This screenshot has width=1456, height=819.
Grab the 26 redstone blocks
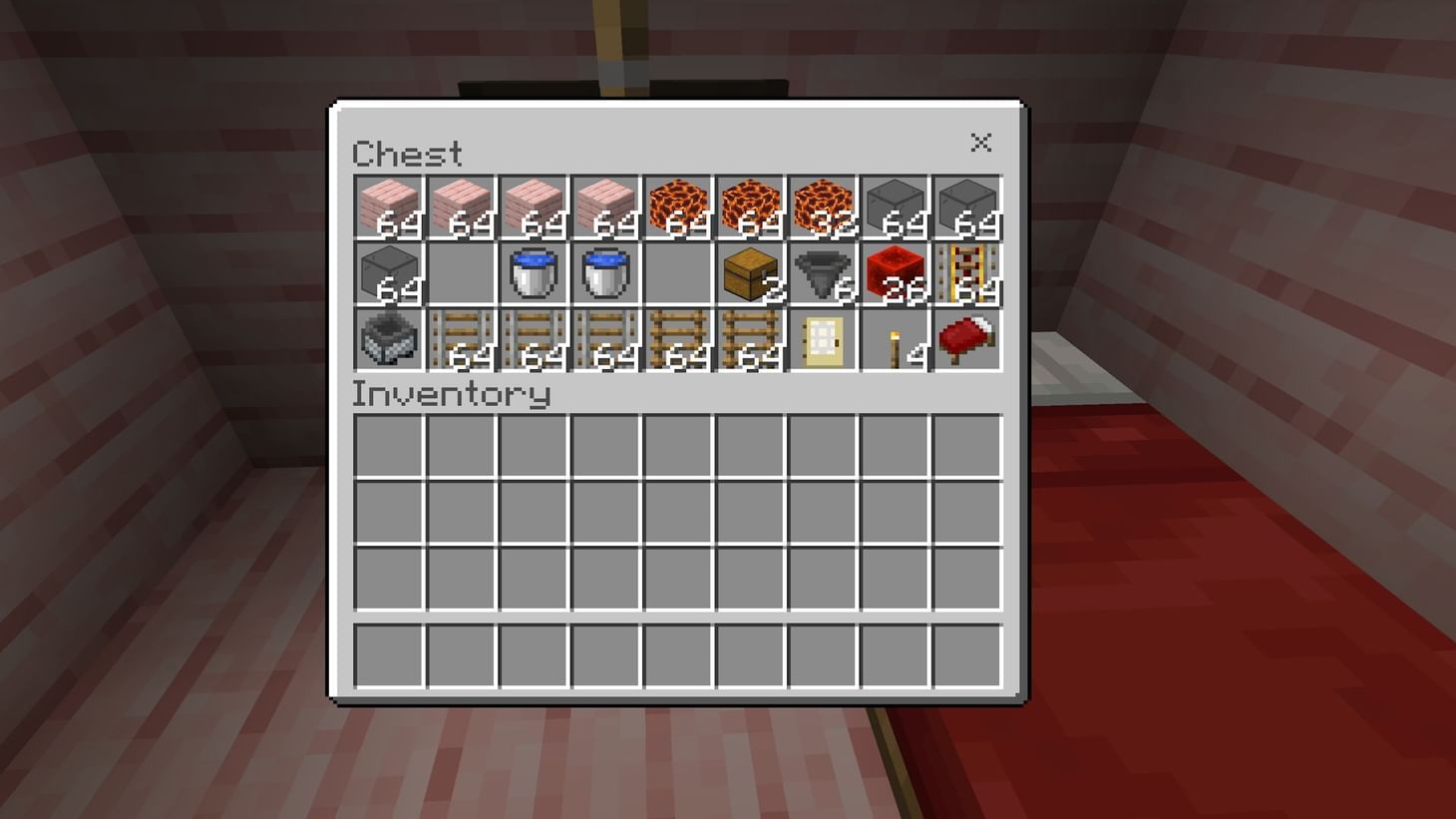click(893, 271)
